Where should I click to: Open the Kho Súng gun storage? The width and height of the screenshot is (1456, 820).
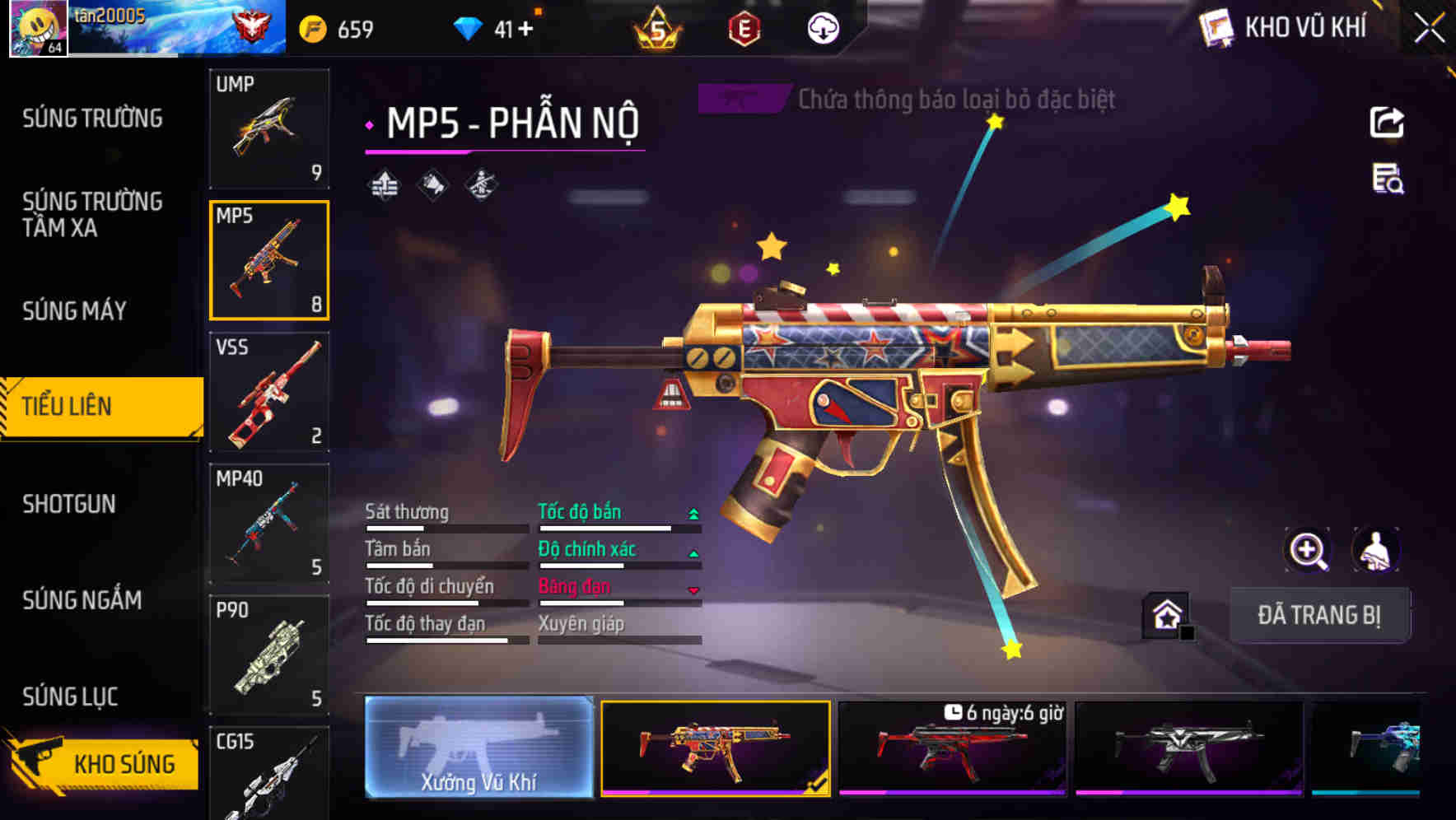tap(103, 763)
